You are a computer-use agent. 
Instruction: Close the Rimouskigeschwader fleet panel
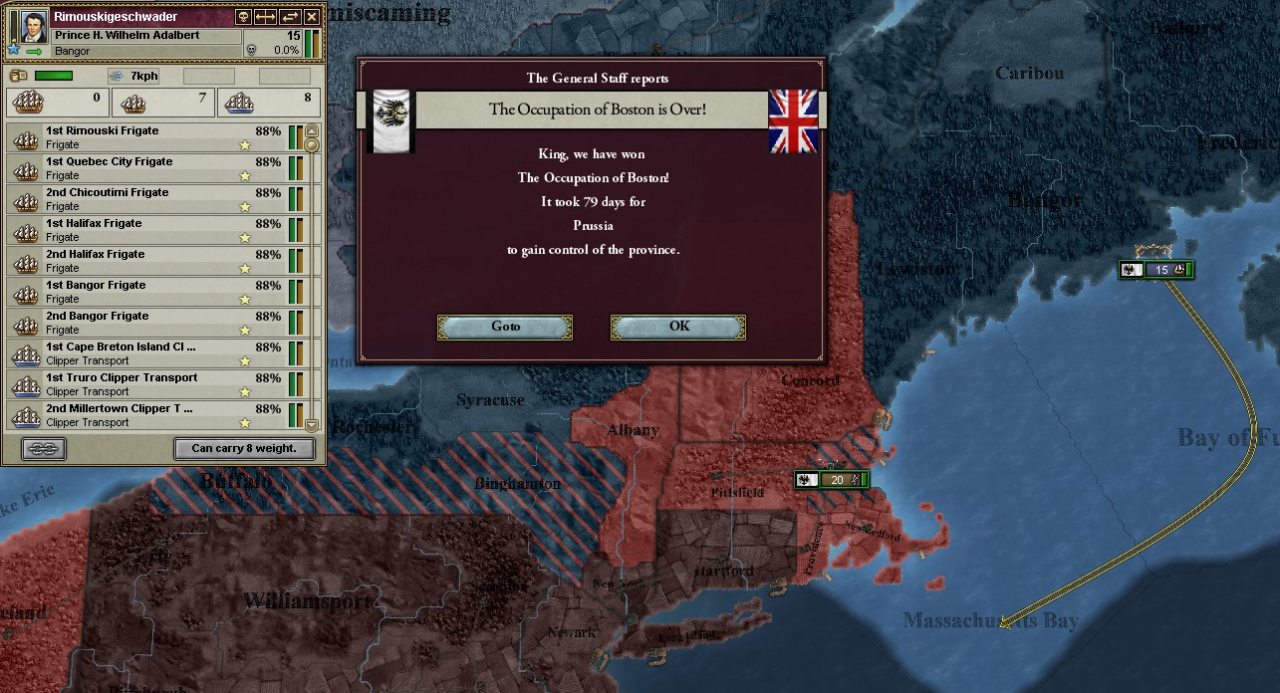click(x=312, y=17)
